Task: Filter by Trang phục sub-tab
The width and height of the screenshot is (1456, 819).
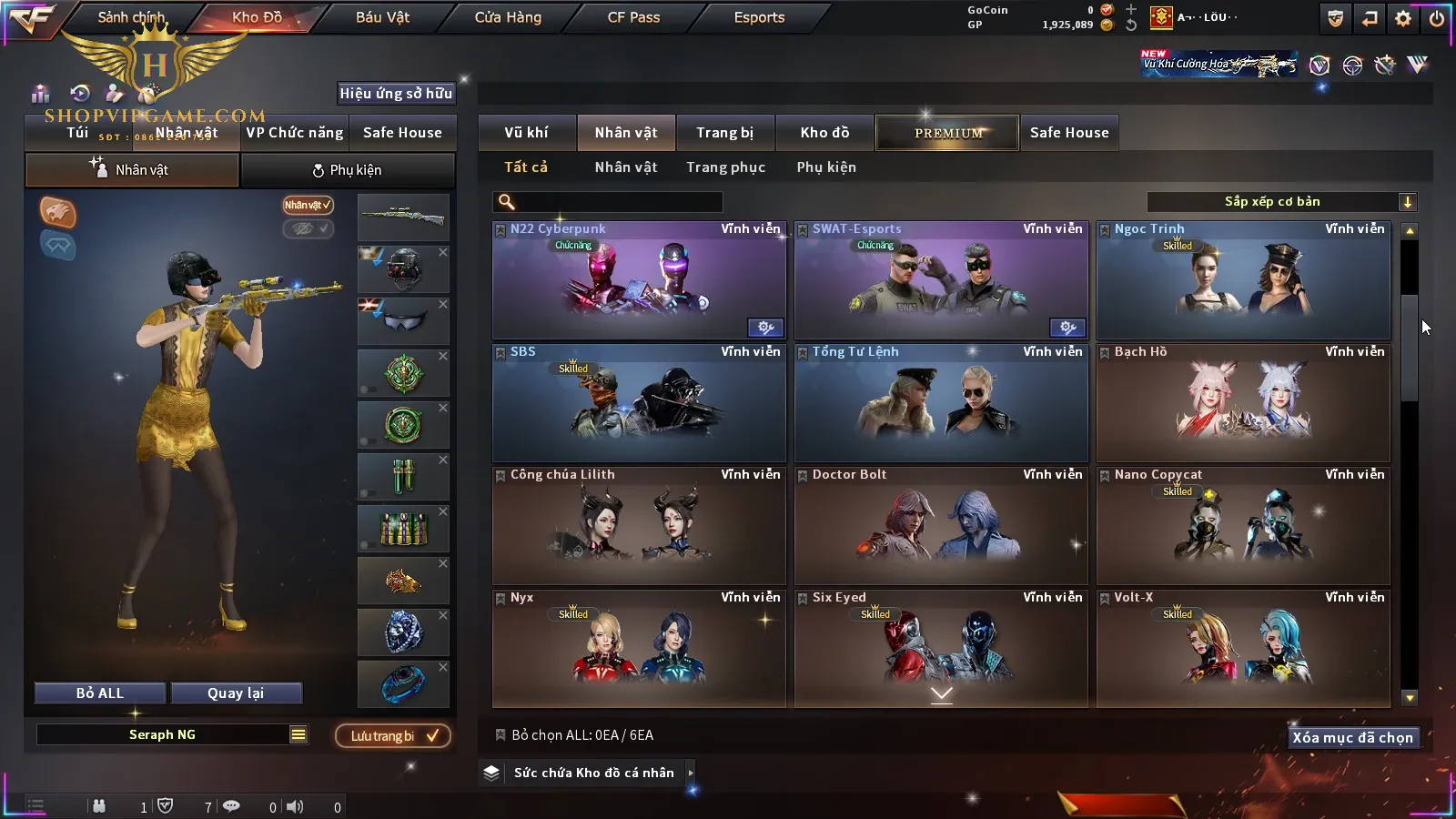Action: click(x=725, y=167)
